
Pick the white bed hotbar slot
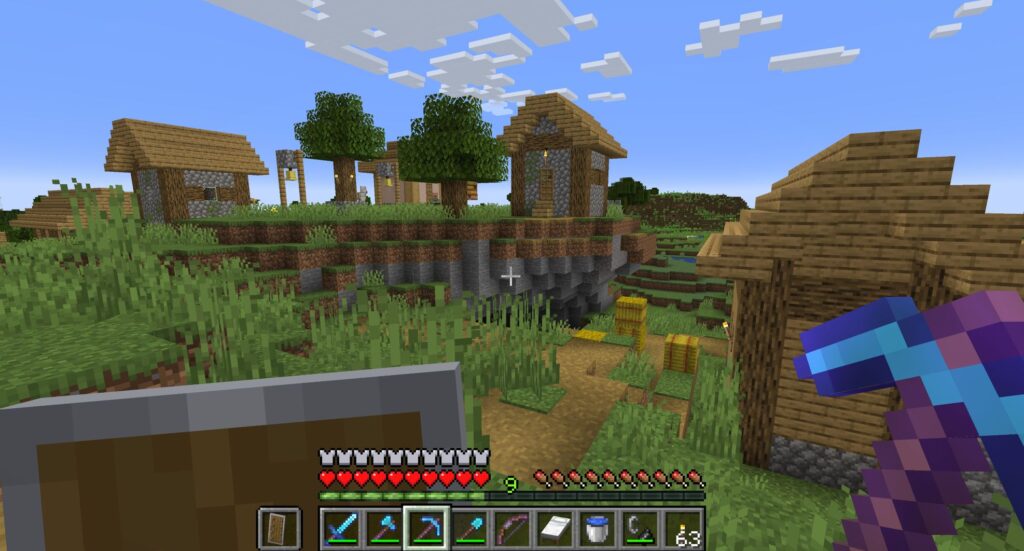[556, 527]
